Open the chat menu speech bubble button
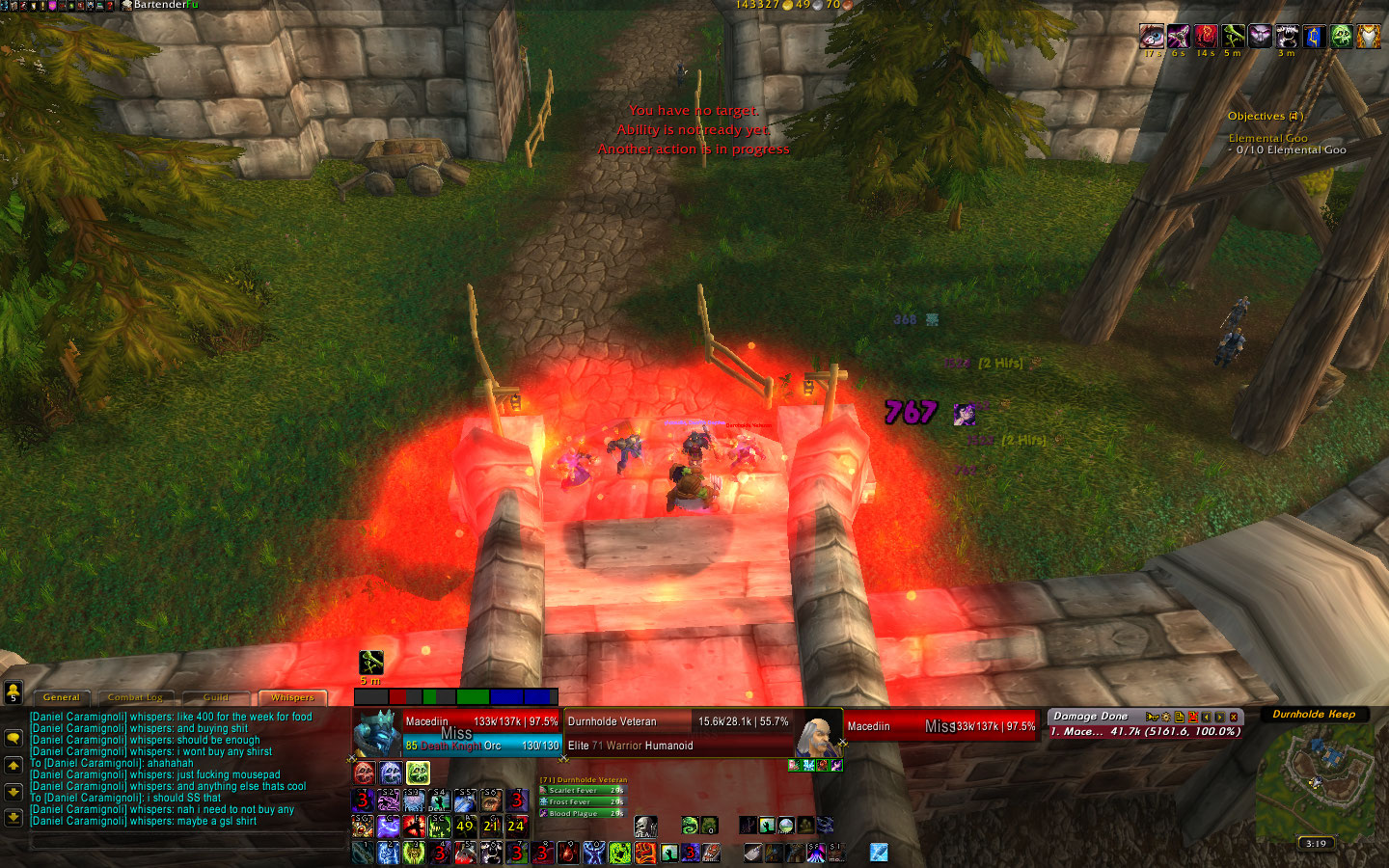1389x868 pixels. (x=14, y=738)
